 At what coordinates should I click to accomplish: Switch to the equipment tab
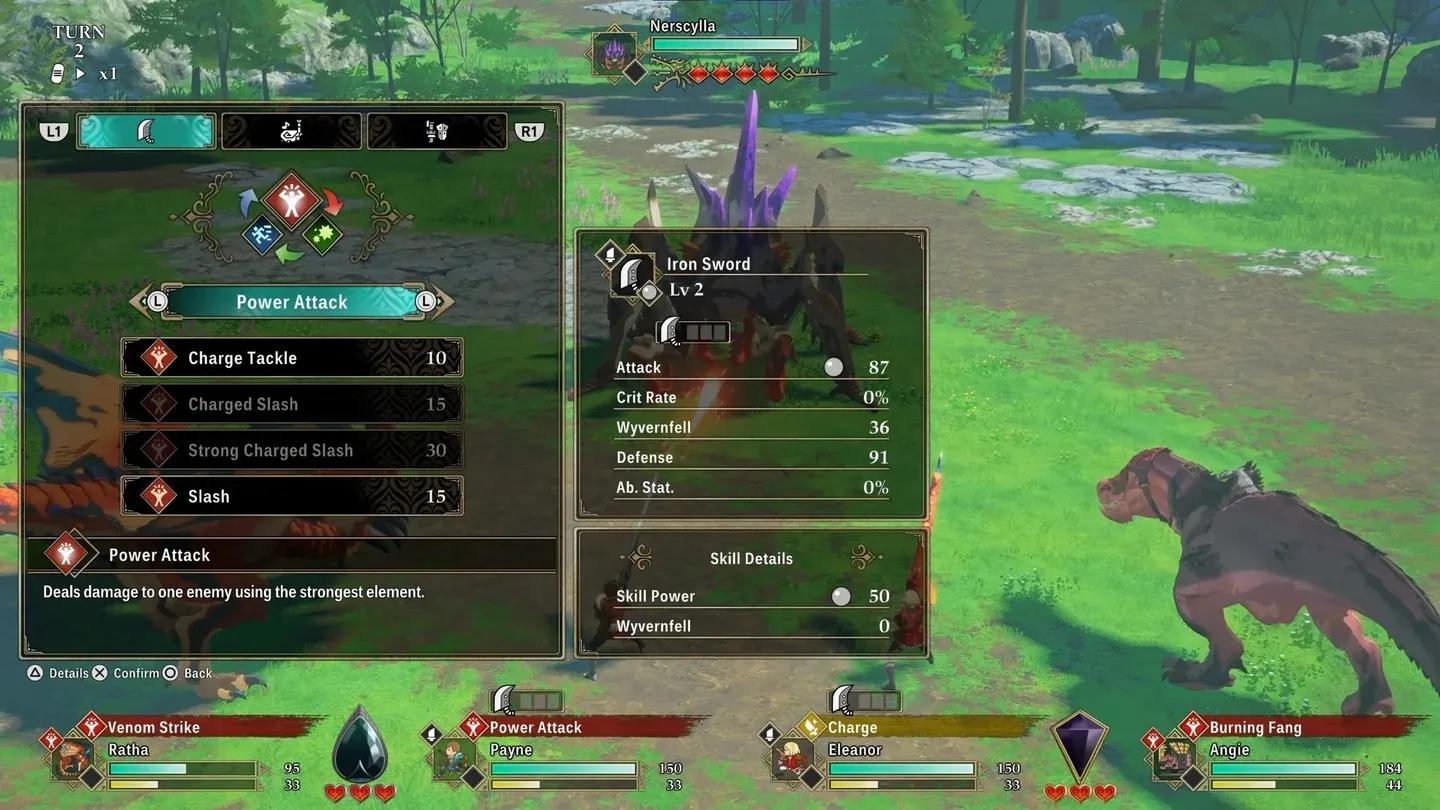tap(437, 131)
